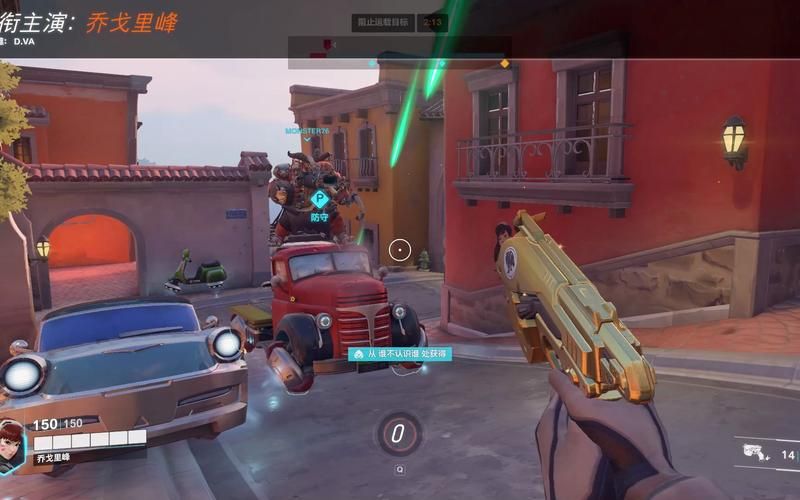Image resolution: width=800 pixels, height=500 pixels.
Task: Open the 阻止运载目标 objective label
Action: [x=383, y=22]
